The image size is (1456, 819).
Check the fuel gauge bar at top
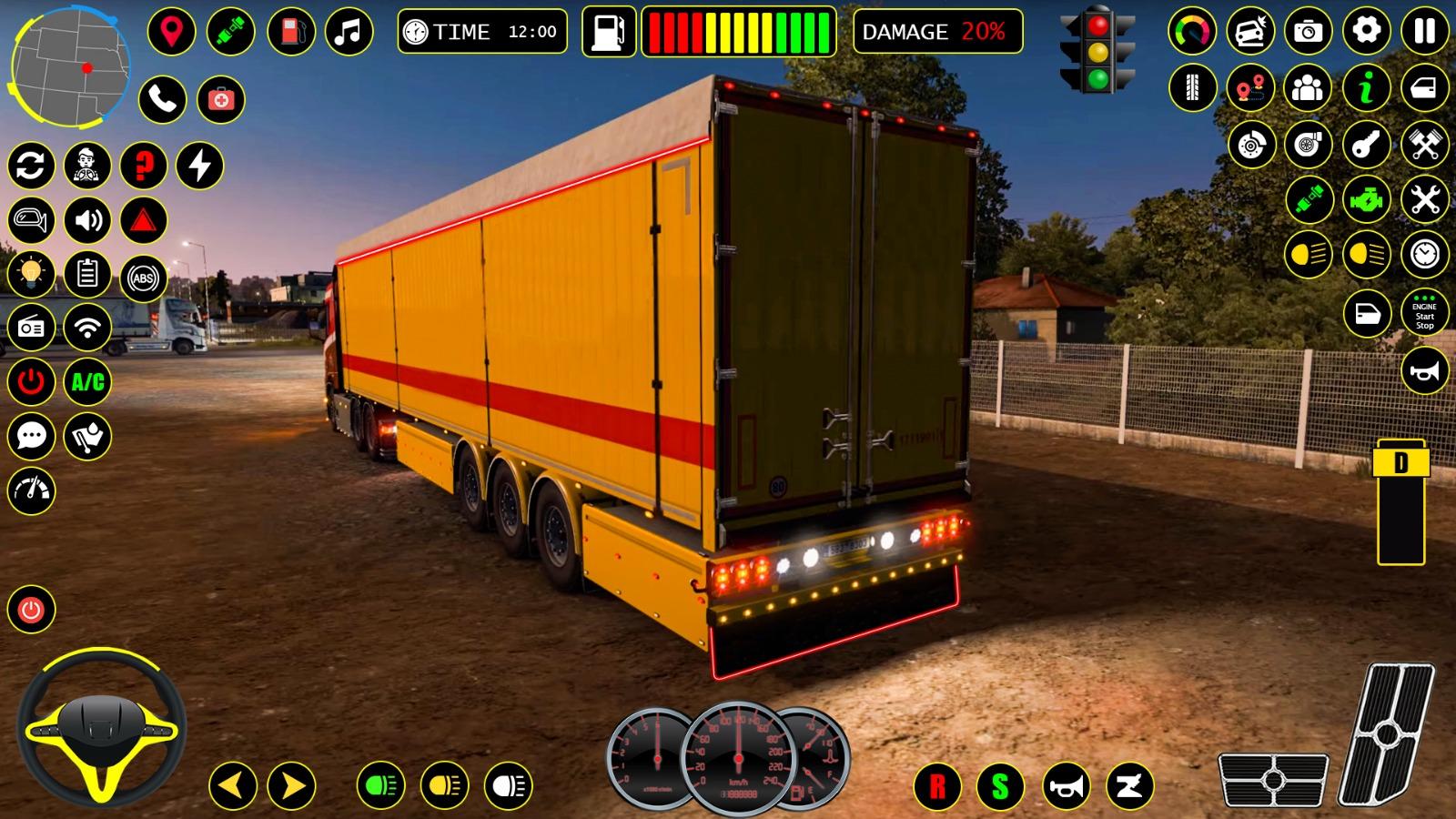click(737, 32)
